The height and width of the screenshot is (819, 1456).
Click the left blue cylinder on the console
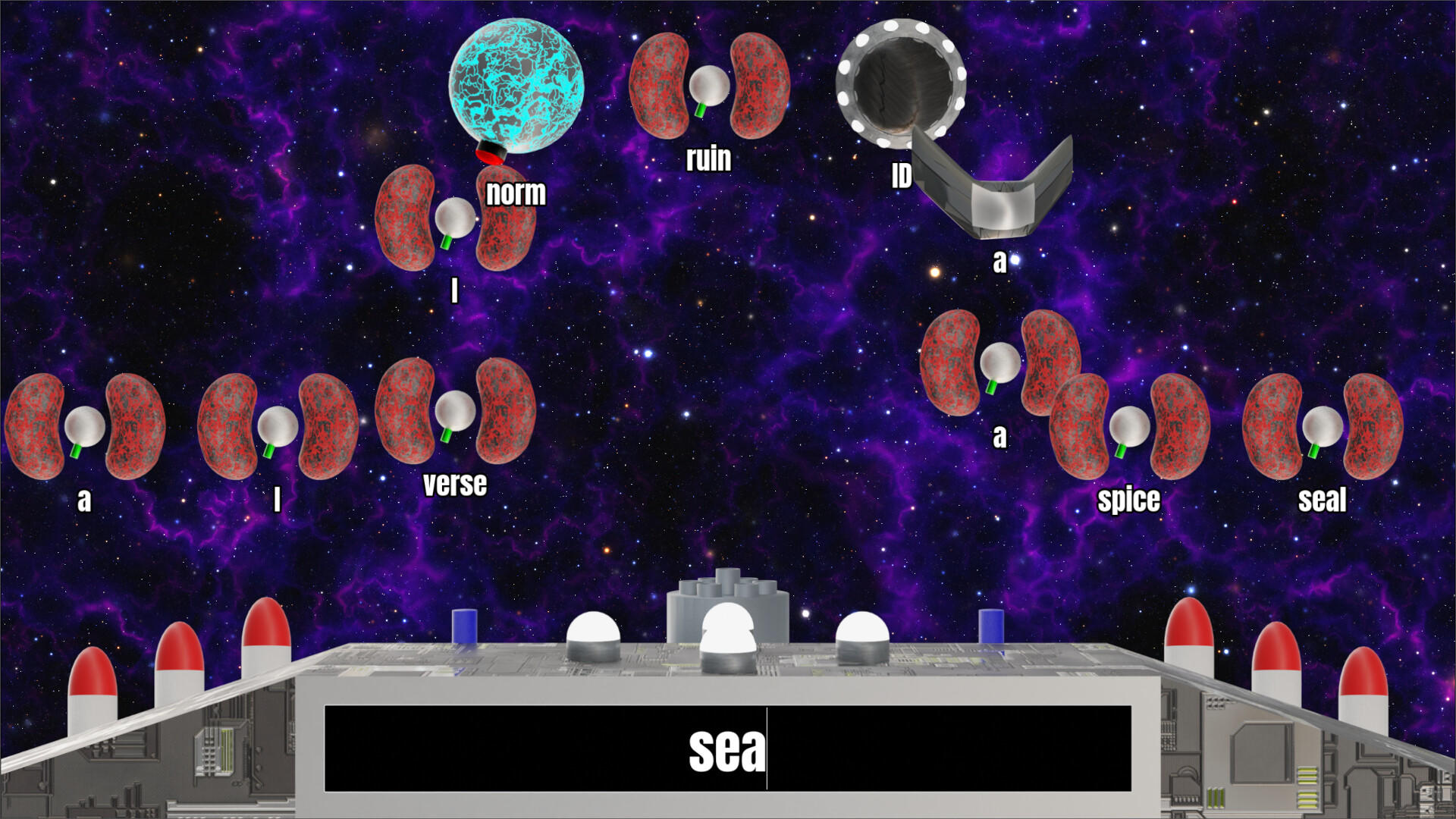[x=465, y=626]
